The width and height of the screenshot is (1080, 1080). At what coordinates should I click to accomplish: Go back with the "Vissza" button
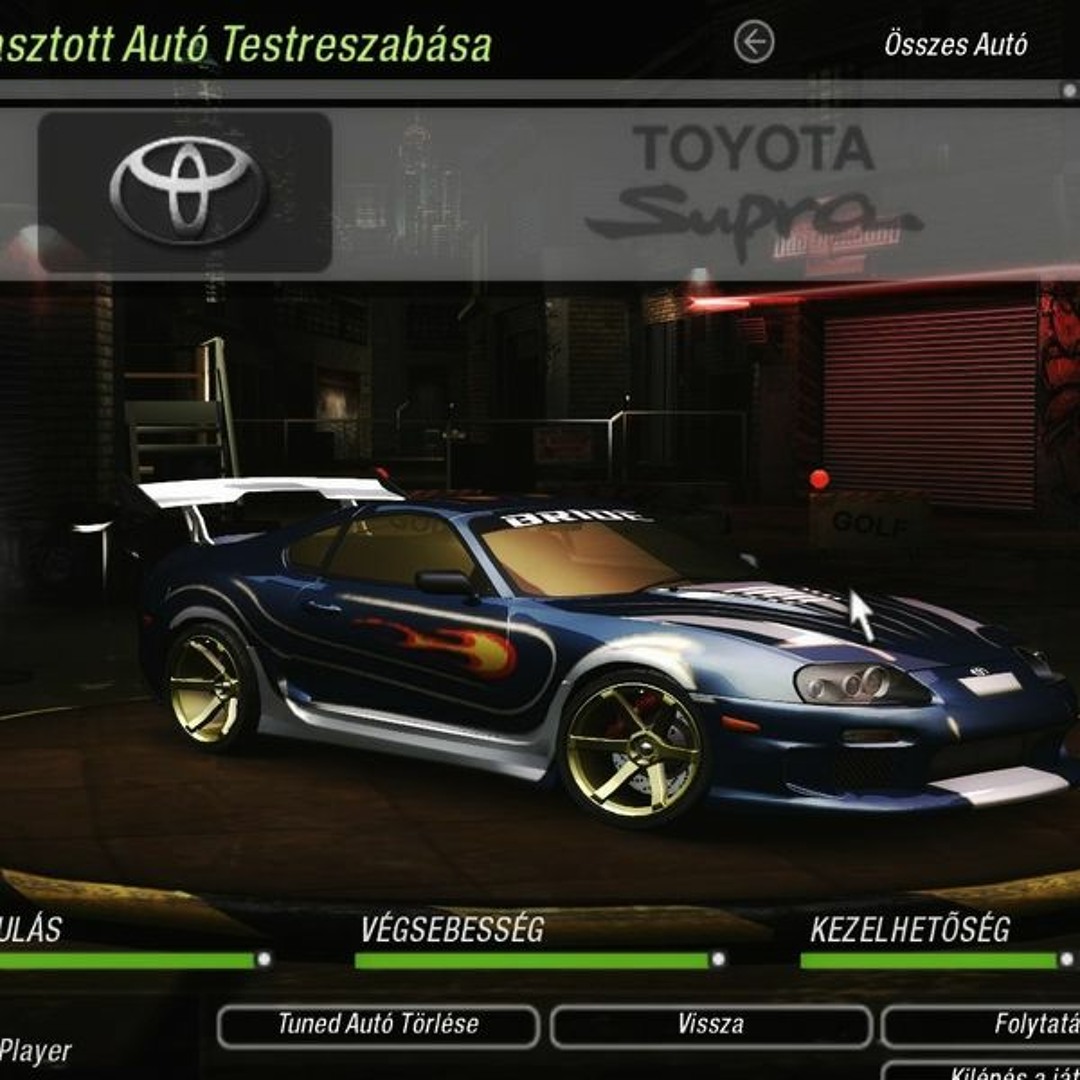(711, 1025)
